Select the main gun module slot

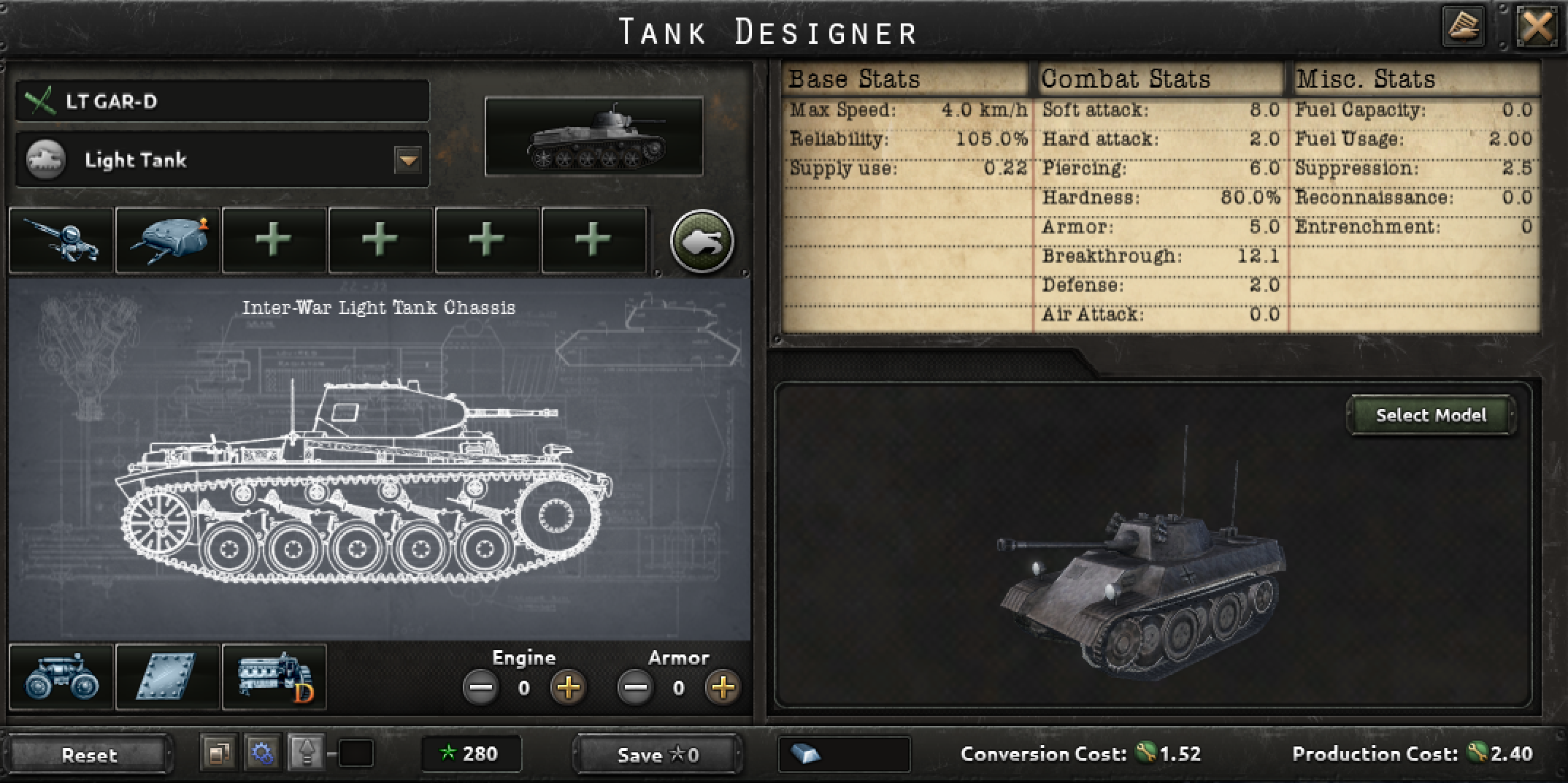62,241
